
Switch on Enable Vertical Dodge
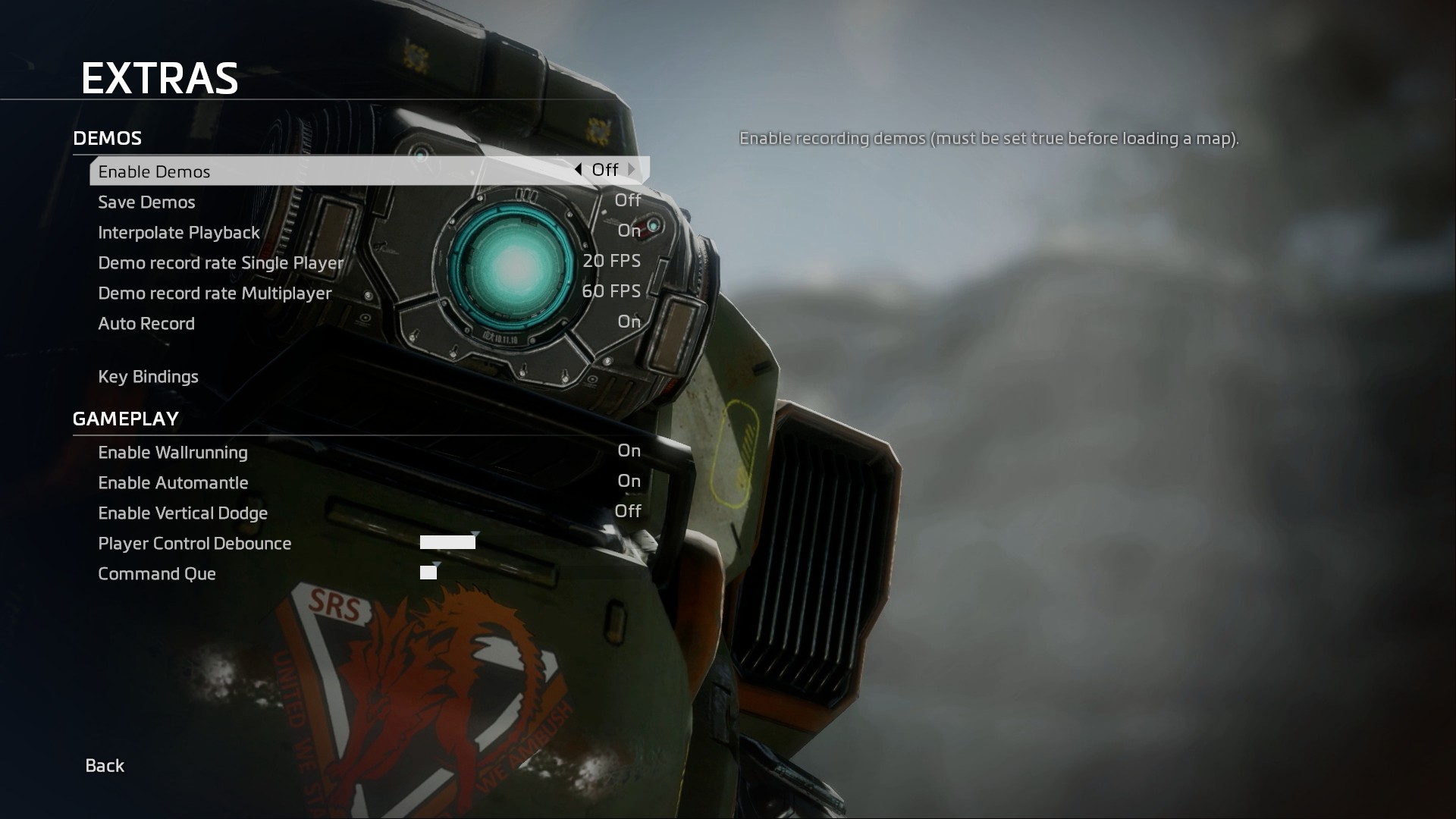[x=627, y=512]
